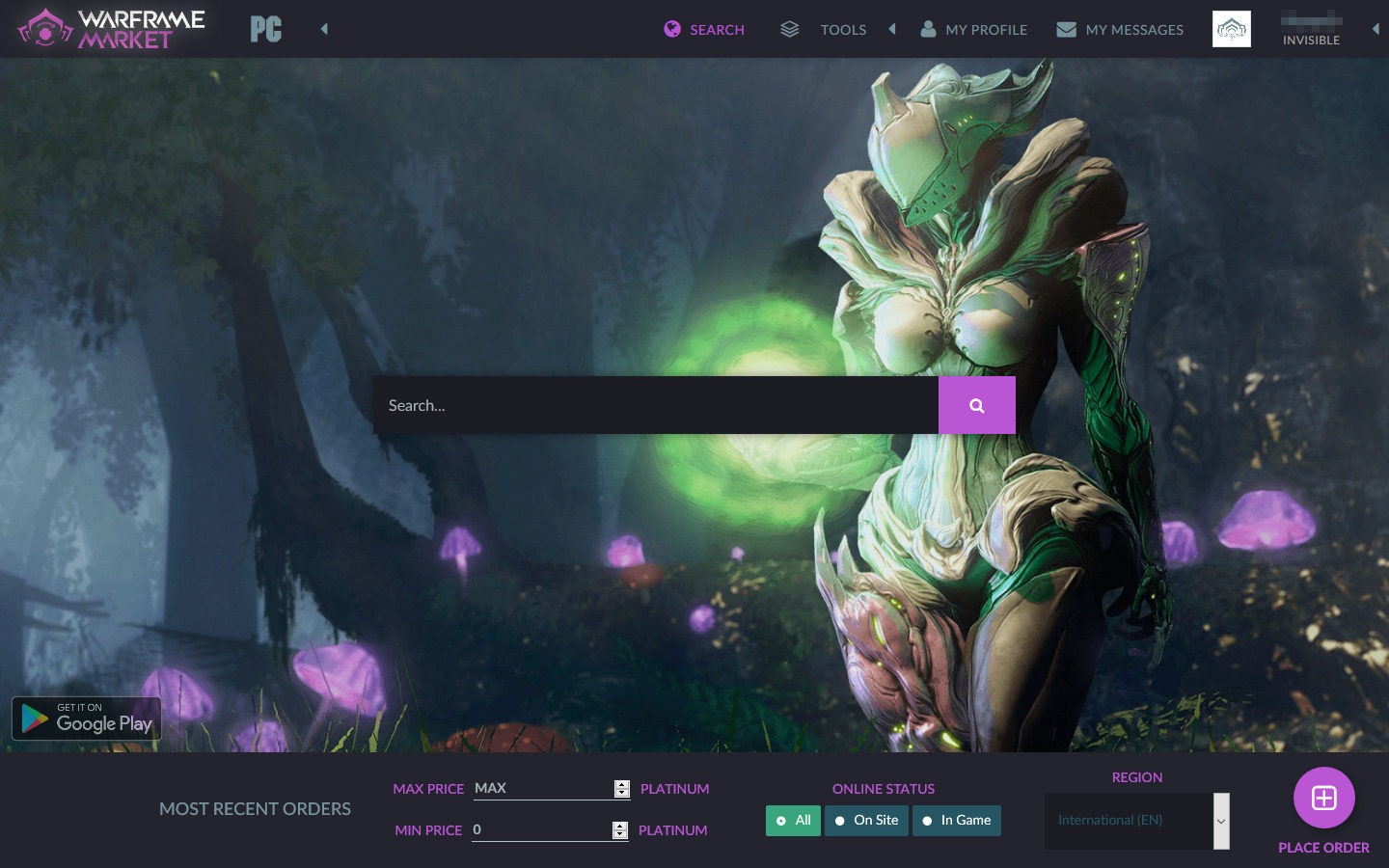Enable the On Site status filter
Screen dimensions: 1389x868
(x=865, y=820)
